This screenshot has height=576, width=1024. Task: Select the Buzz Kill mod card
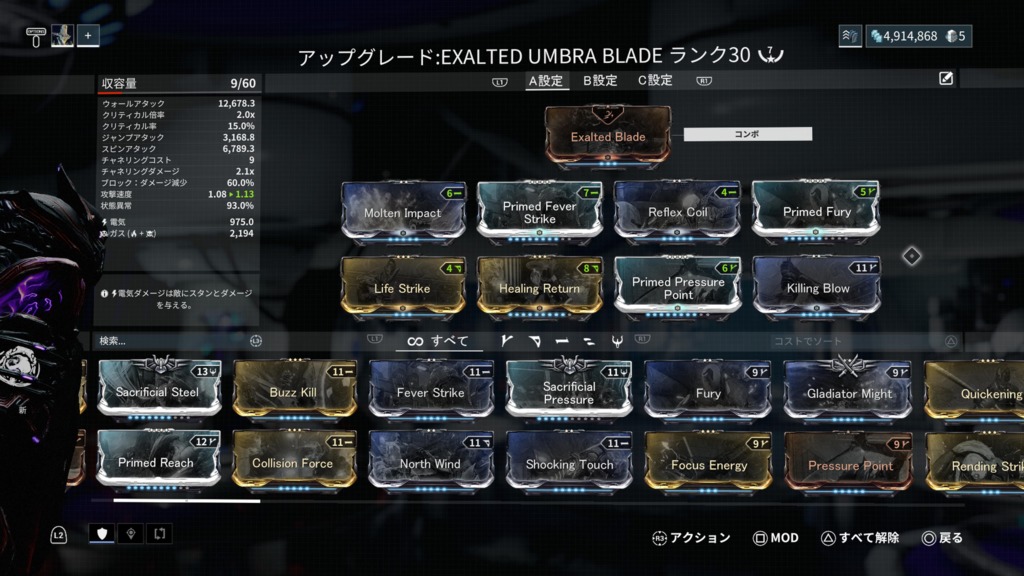click(x=294, y=391)
